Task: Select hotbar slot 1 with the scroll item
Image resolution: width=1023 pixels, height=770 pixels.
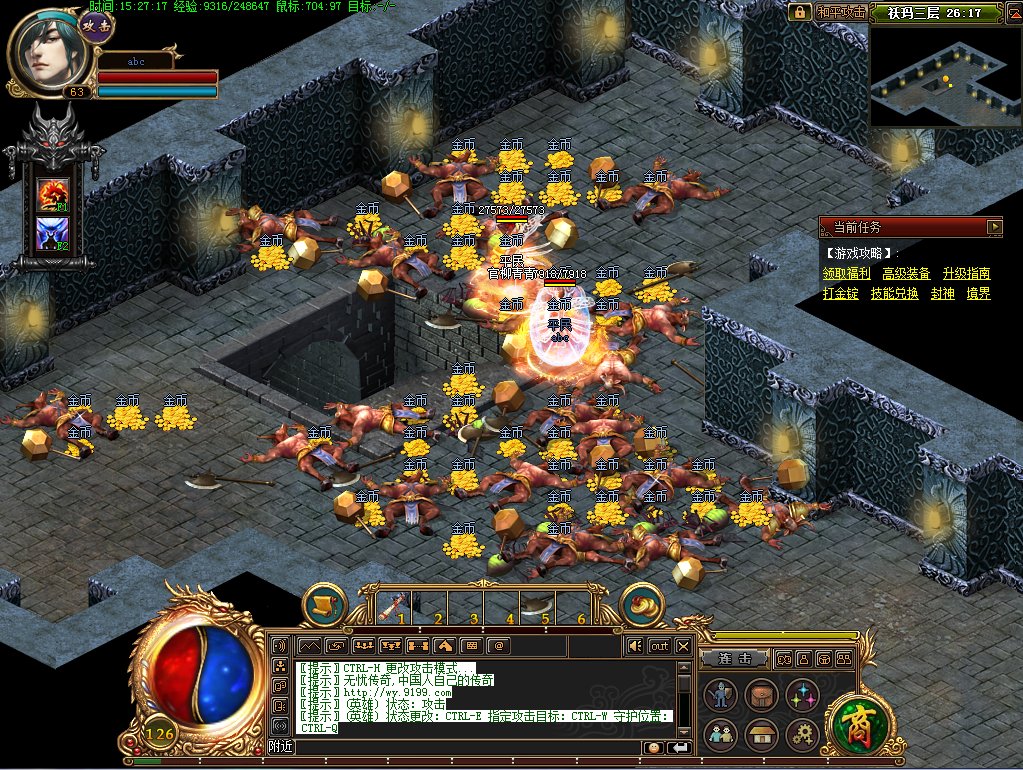Action: pyautogui.click(x=393, y=604)
